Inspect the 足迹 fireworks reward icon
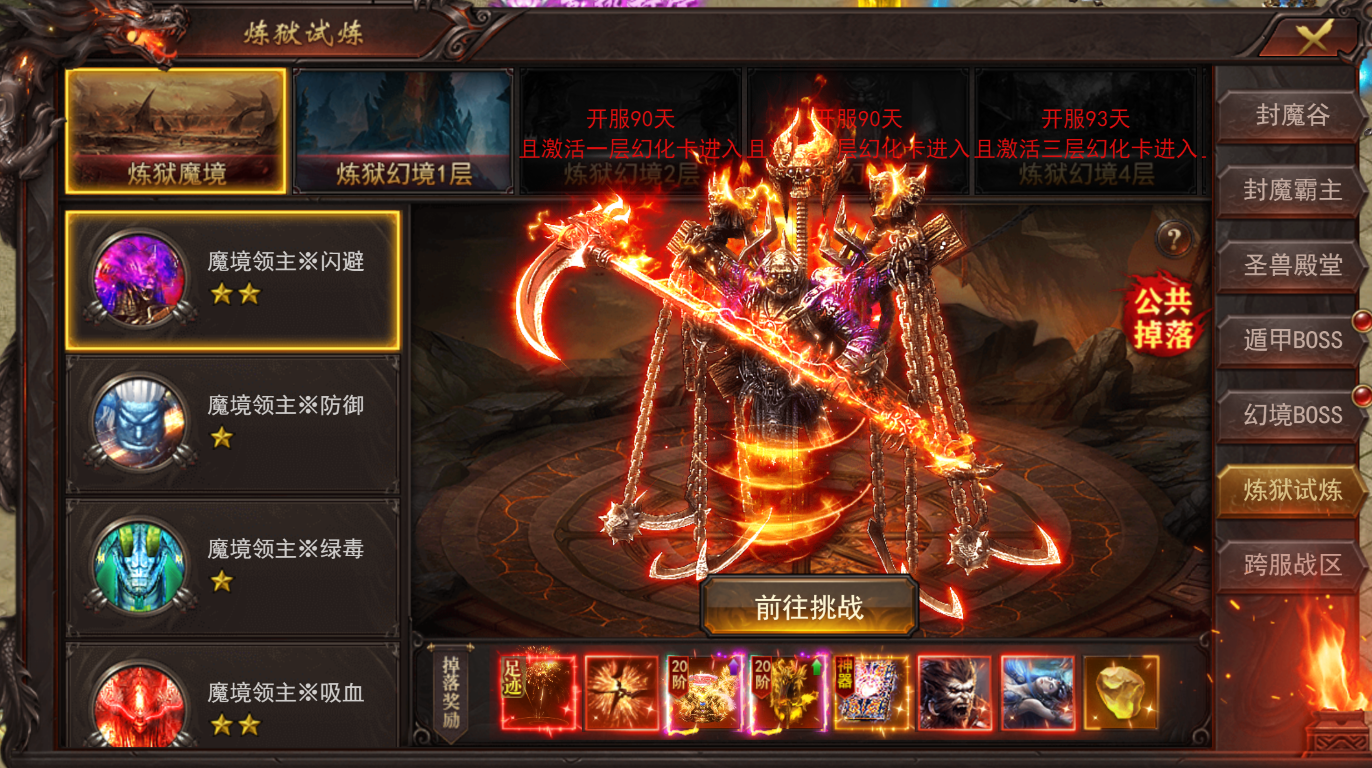The image size is (1372, 768). [539, 692]
